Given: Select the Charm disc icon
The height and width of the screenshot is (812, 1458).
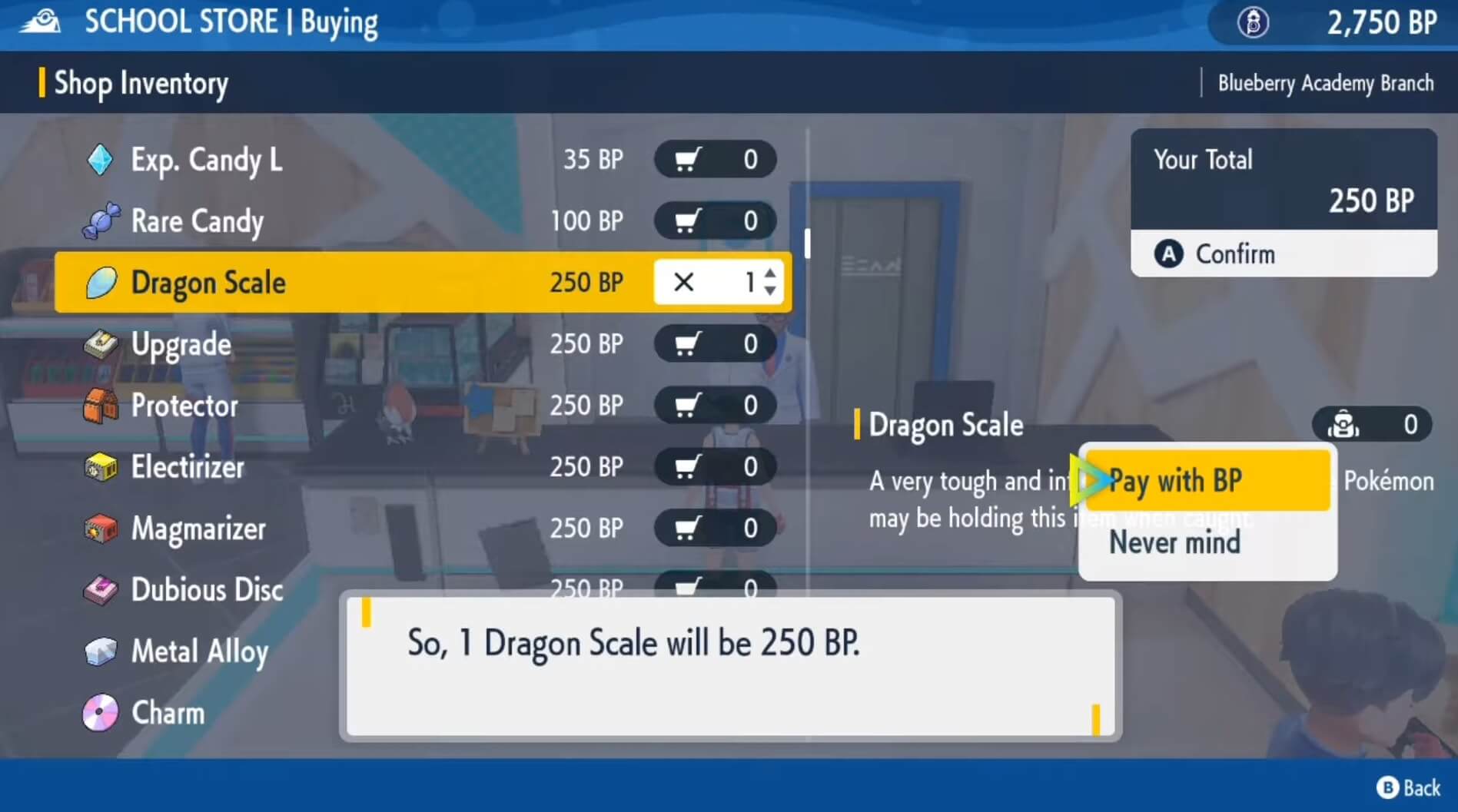Looking at the screenshot, I should (x=101, y=713).
